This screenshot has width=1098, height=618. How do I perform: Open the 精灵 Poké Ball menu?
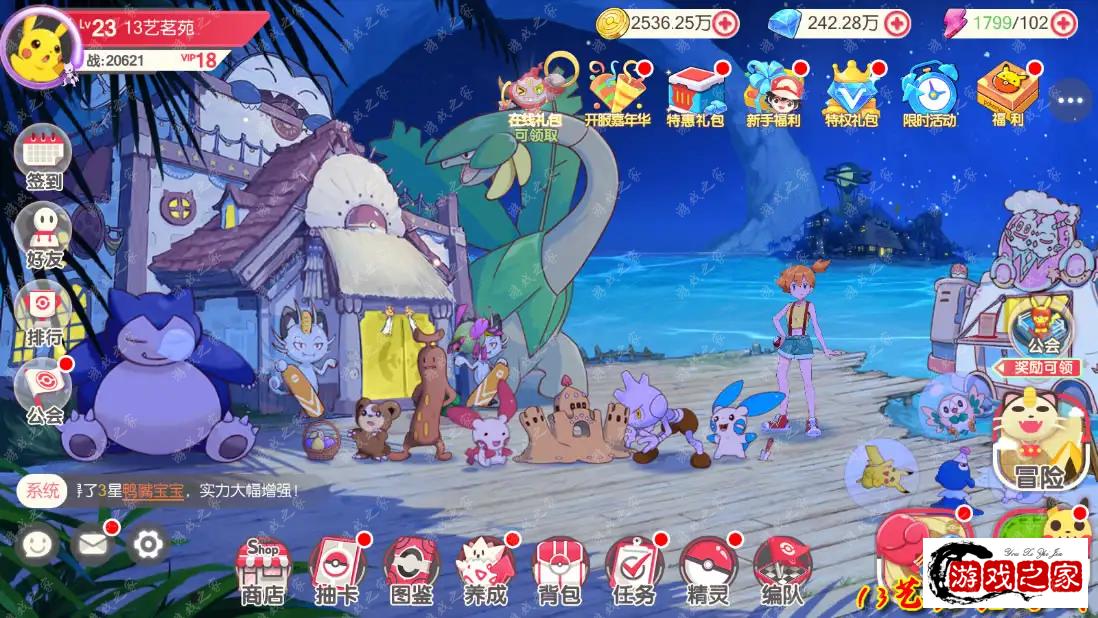pos(707,570)
